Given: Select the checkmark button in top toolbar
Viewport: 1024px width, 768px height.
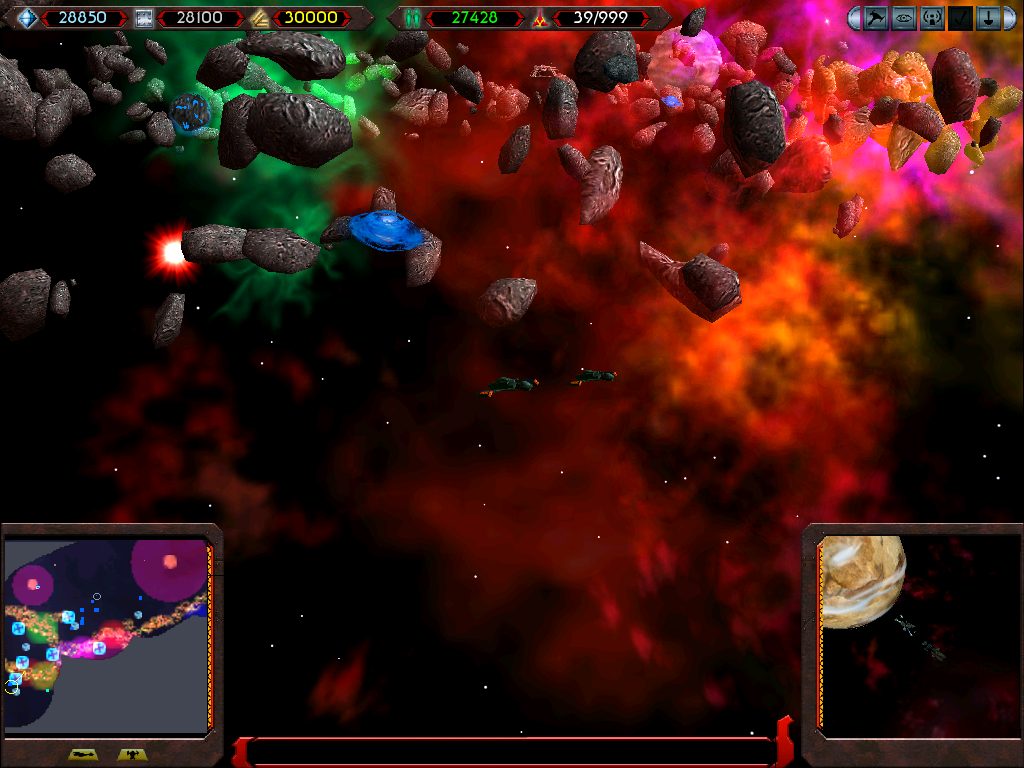Looking at the screenshot, I should click(960, 18).
